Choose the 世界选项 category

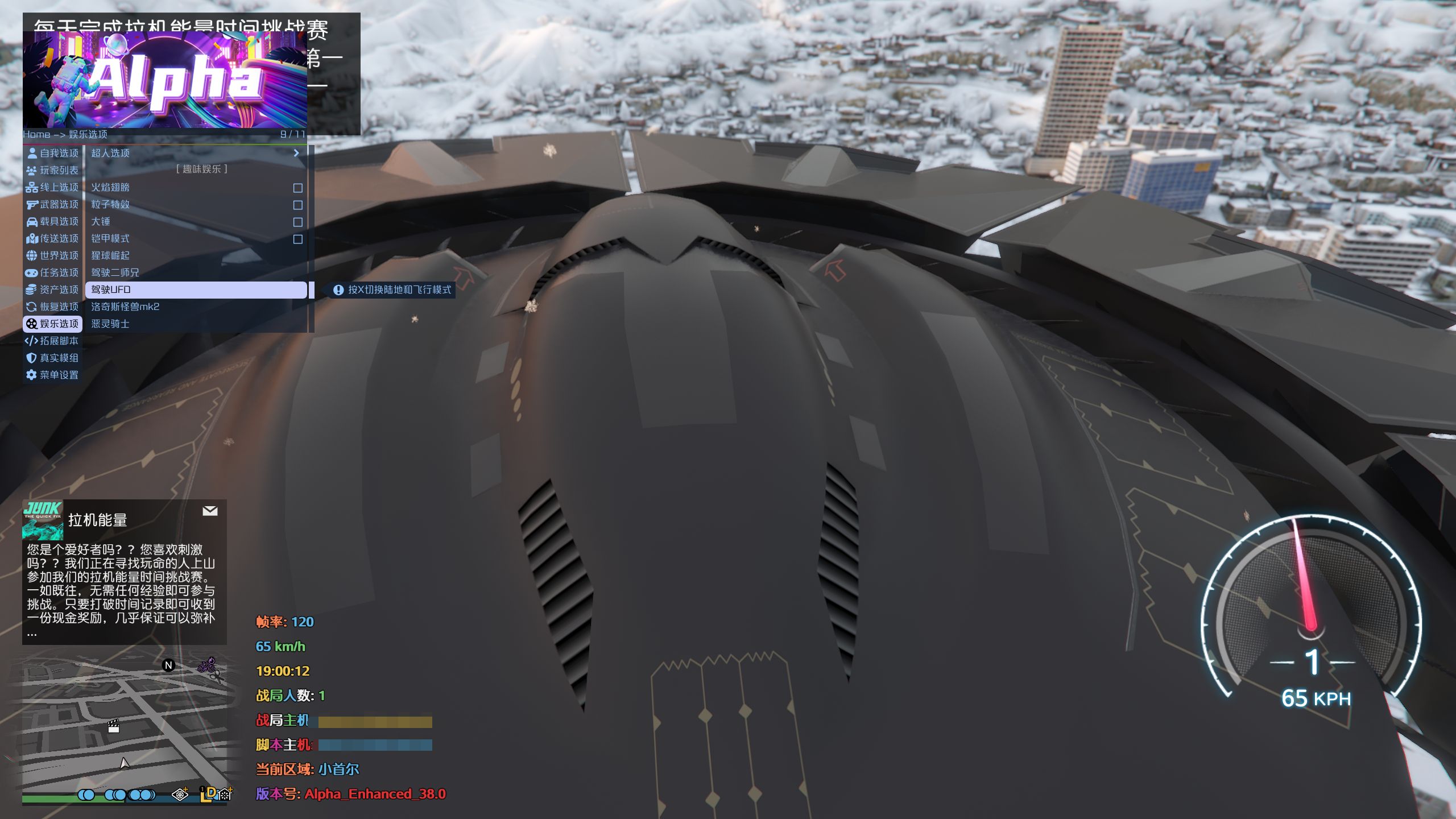[53, 255]
